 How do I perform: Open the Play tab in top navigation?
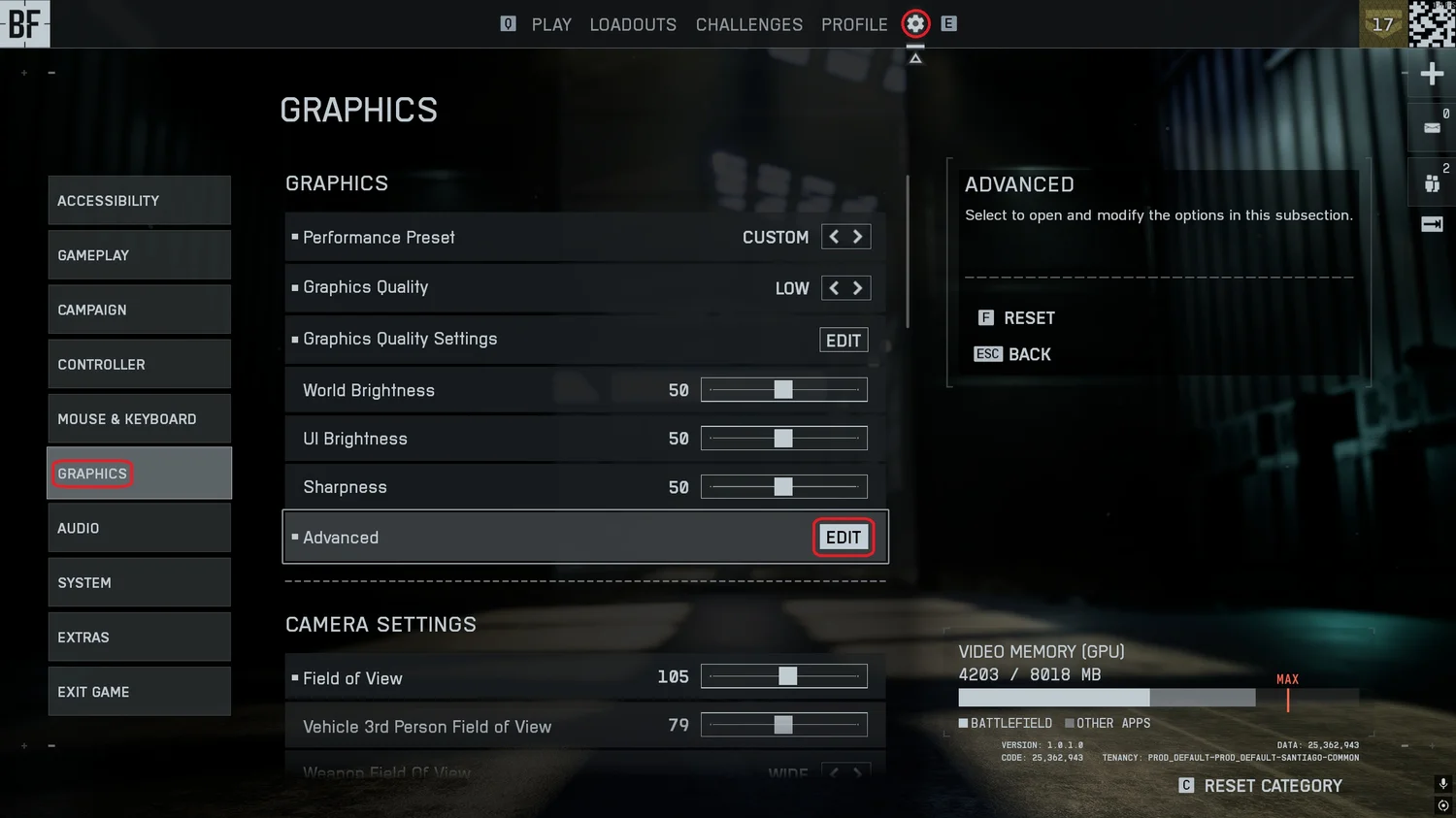click(x=551, y=24)
